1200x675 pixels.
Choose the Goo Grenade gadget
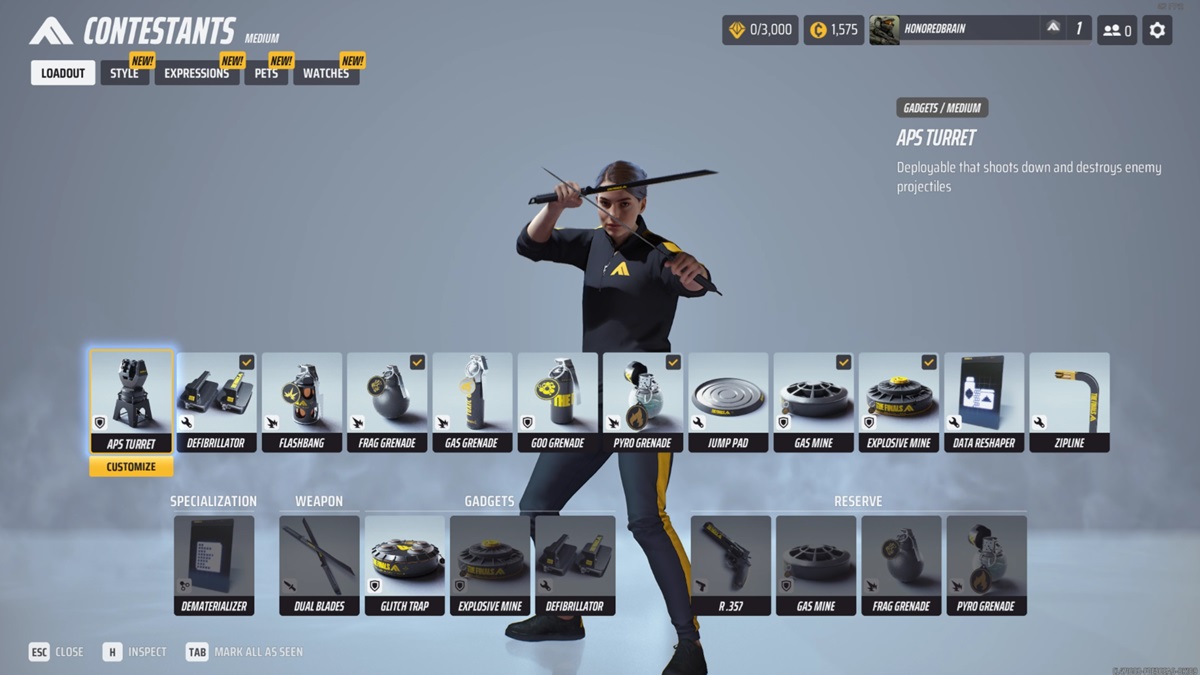click(558, 402)
